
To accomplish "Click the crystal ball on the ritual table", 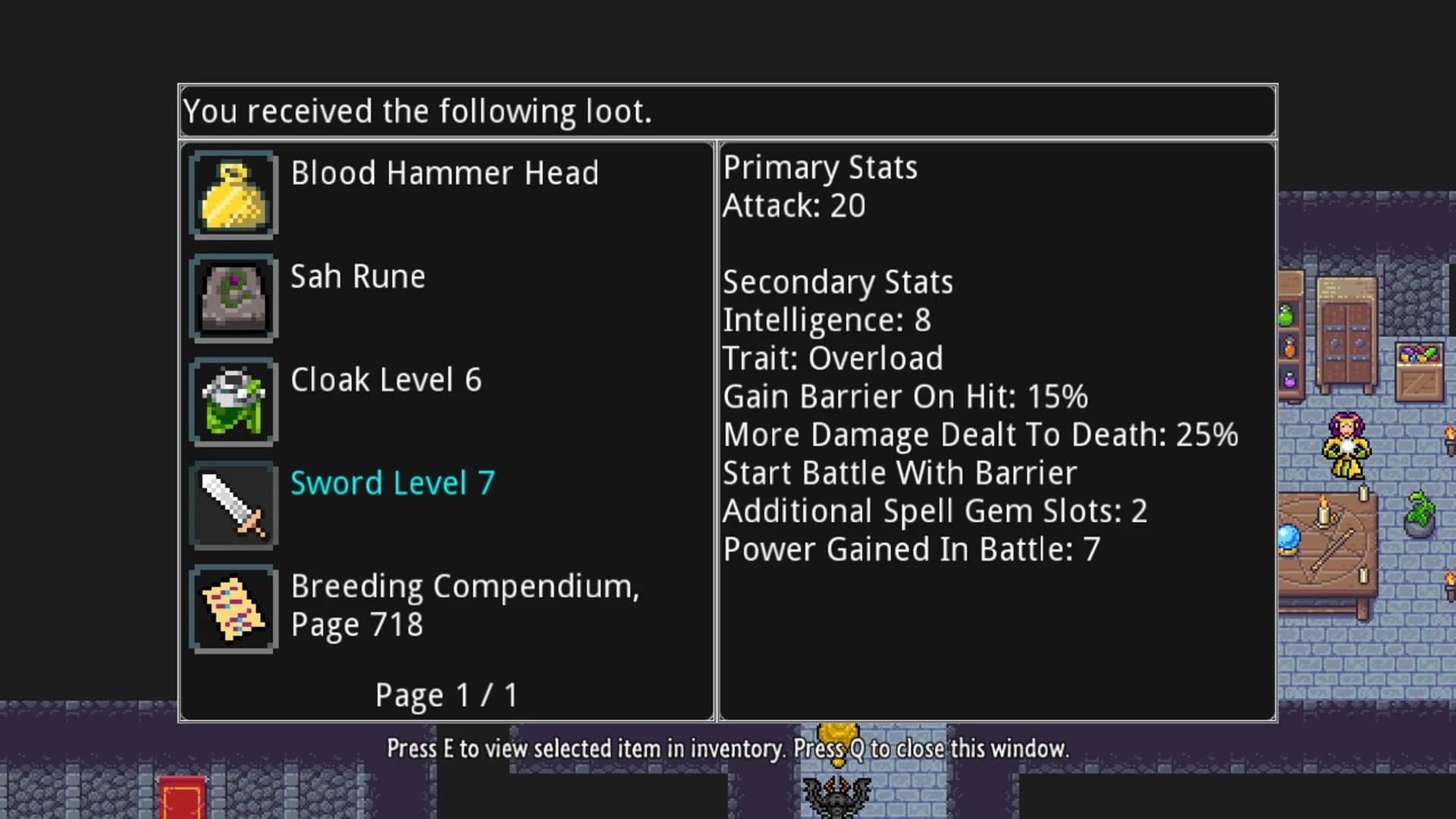I will [1289, 540].
